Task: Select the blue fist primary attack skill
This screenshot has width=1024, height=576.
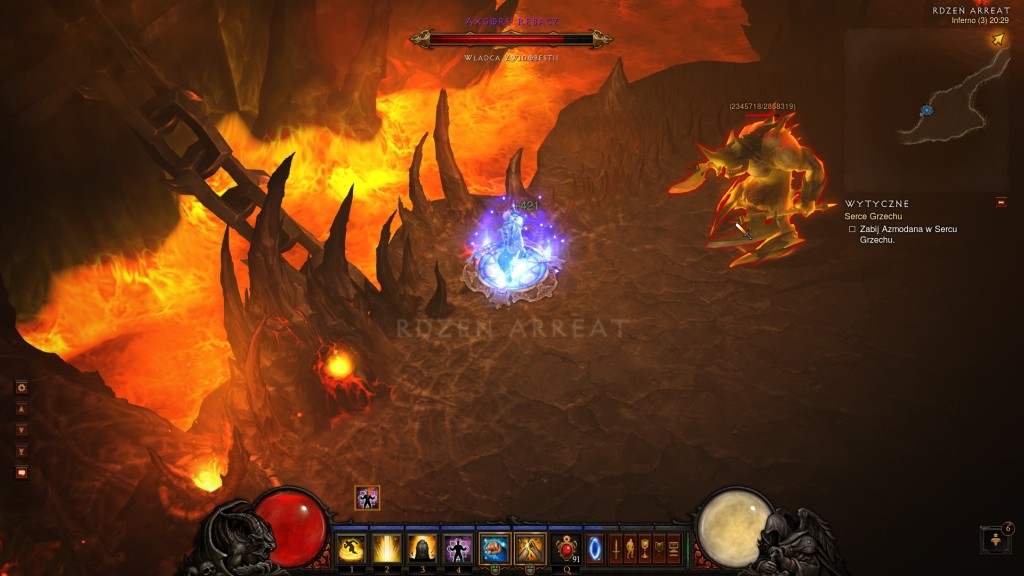Action: (493, 548)
